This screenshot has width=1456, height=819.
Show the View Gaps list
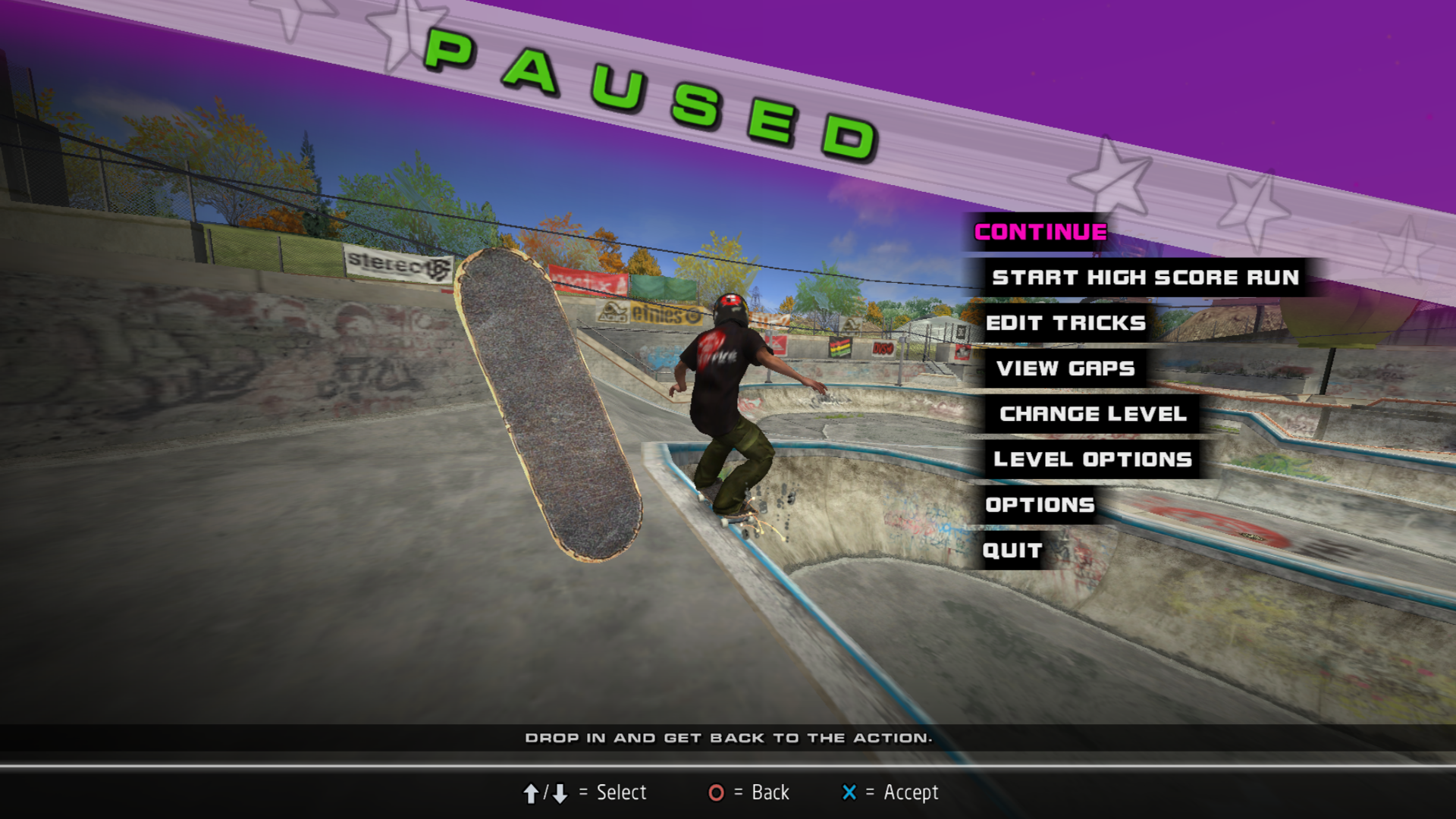pyautogui.click(x=1065, y=369)
